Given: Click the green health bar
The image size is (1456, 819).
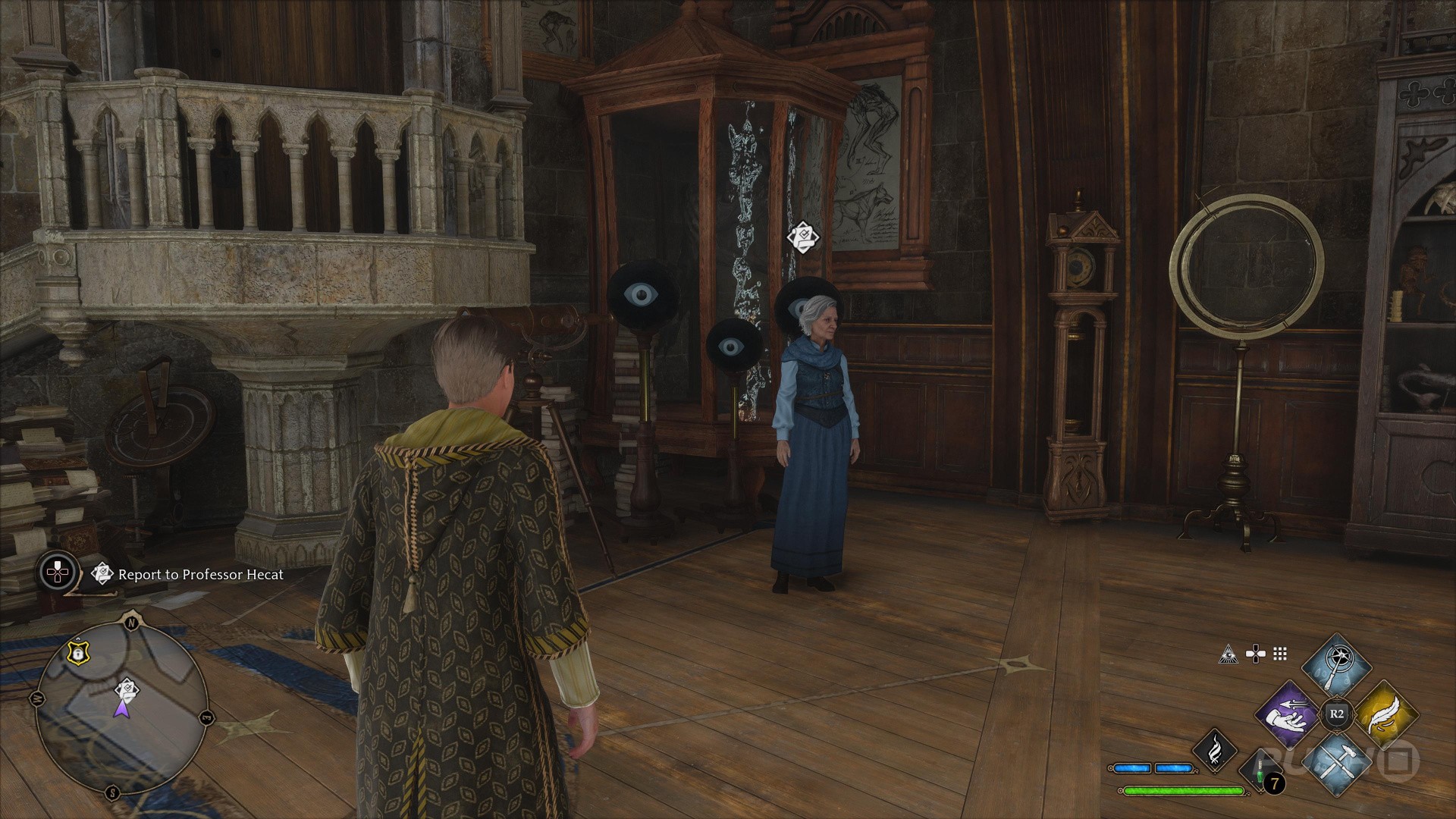Looking at the screenshot, I should [x=1183, y=791].
